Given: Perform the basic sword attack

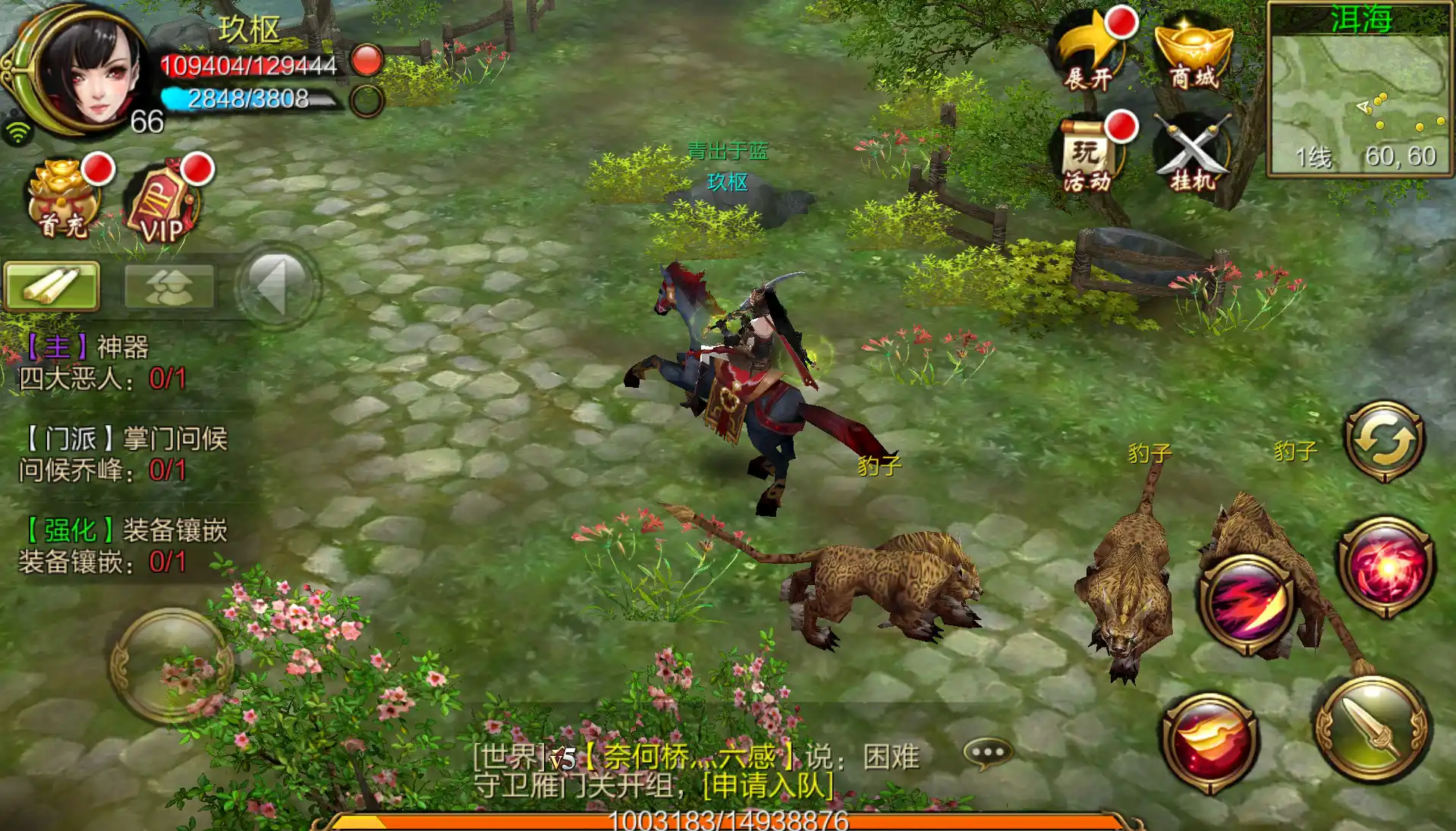Looking at the screenshot, I should coord(1373,729).
